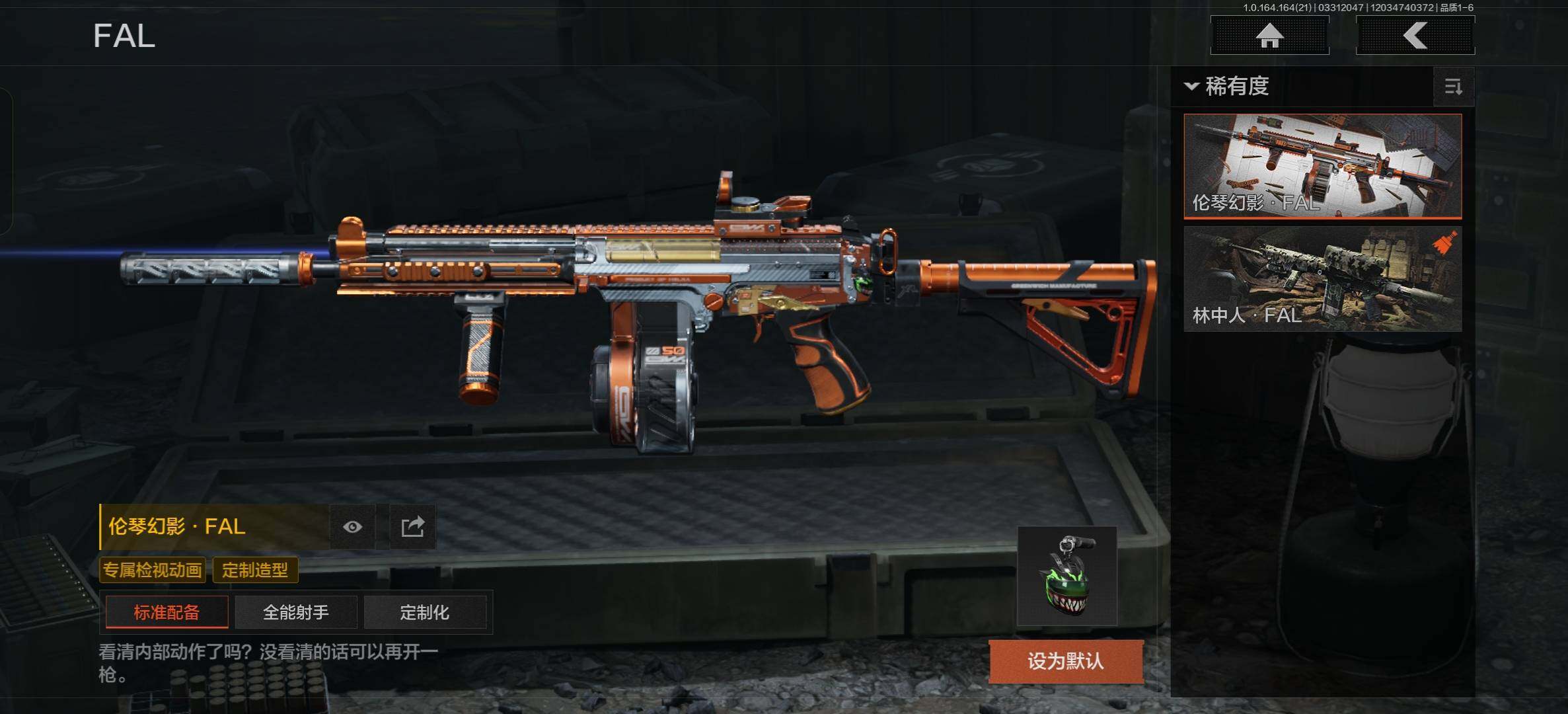This screenshot has width=1568, height=714.
Task: Toggle the sort order icon
Action: tap(1453, 87)
